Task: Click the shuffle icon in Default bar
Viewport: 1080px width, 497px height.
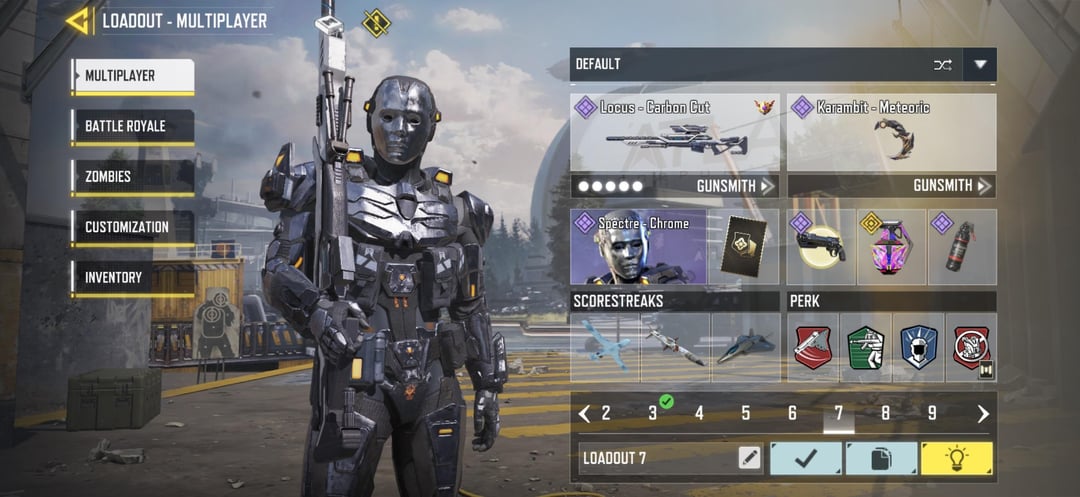Action: coord(942,65)
